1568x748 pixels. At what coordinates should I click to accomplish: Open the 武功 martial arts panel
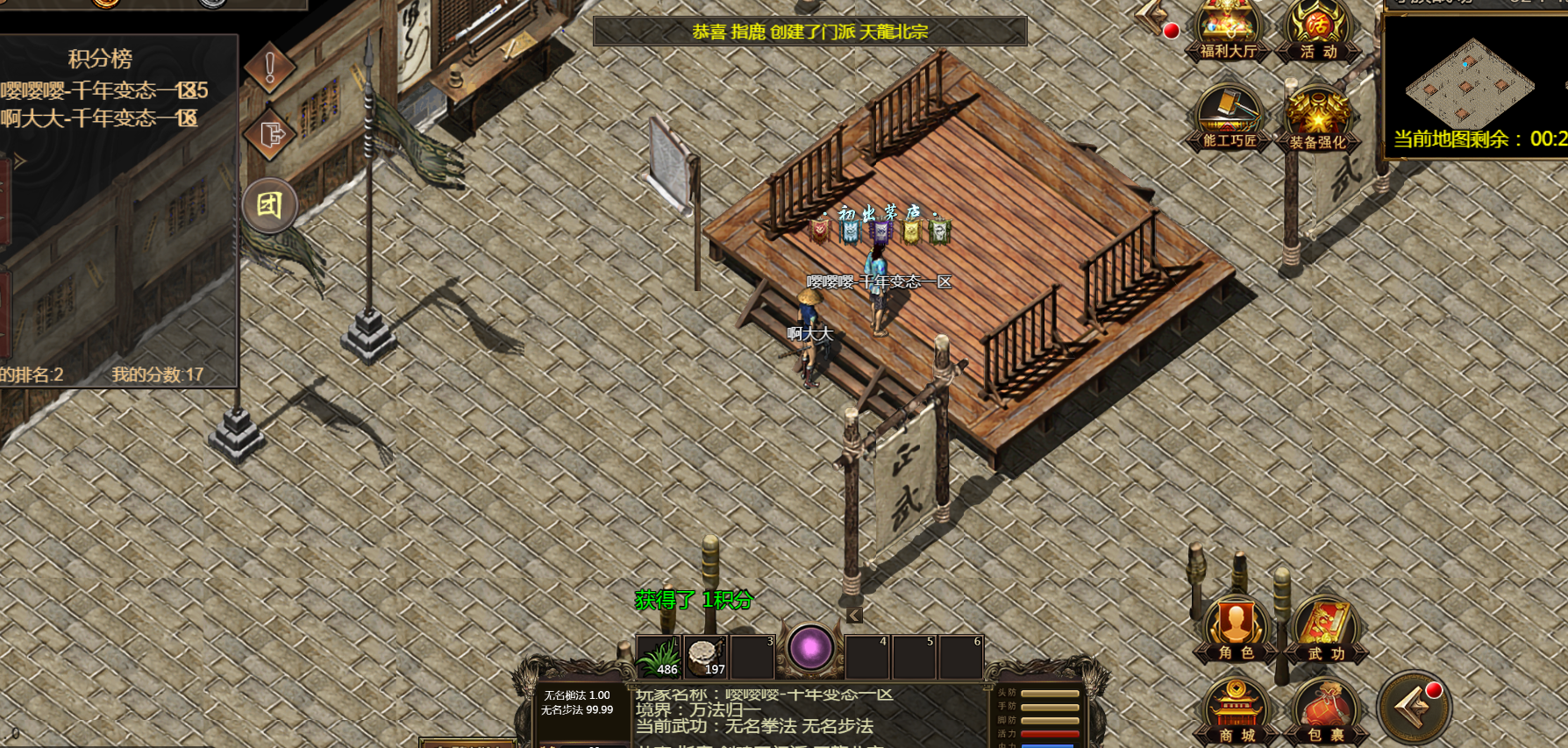[x=1325, y=630]
